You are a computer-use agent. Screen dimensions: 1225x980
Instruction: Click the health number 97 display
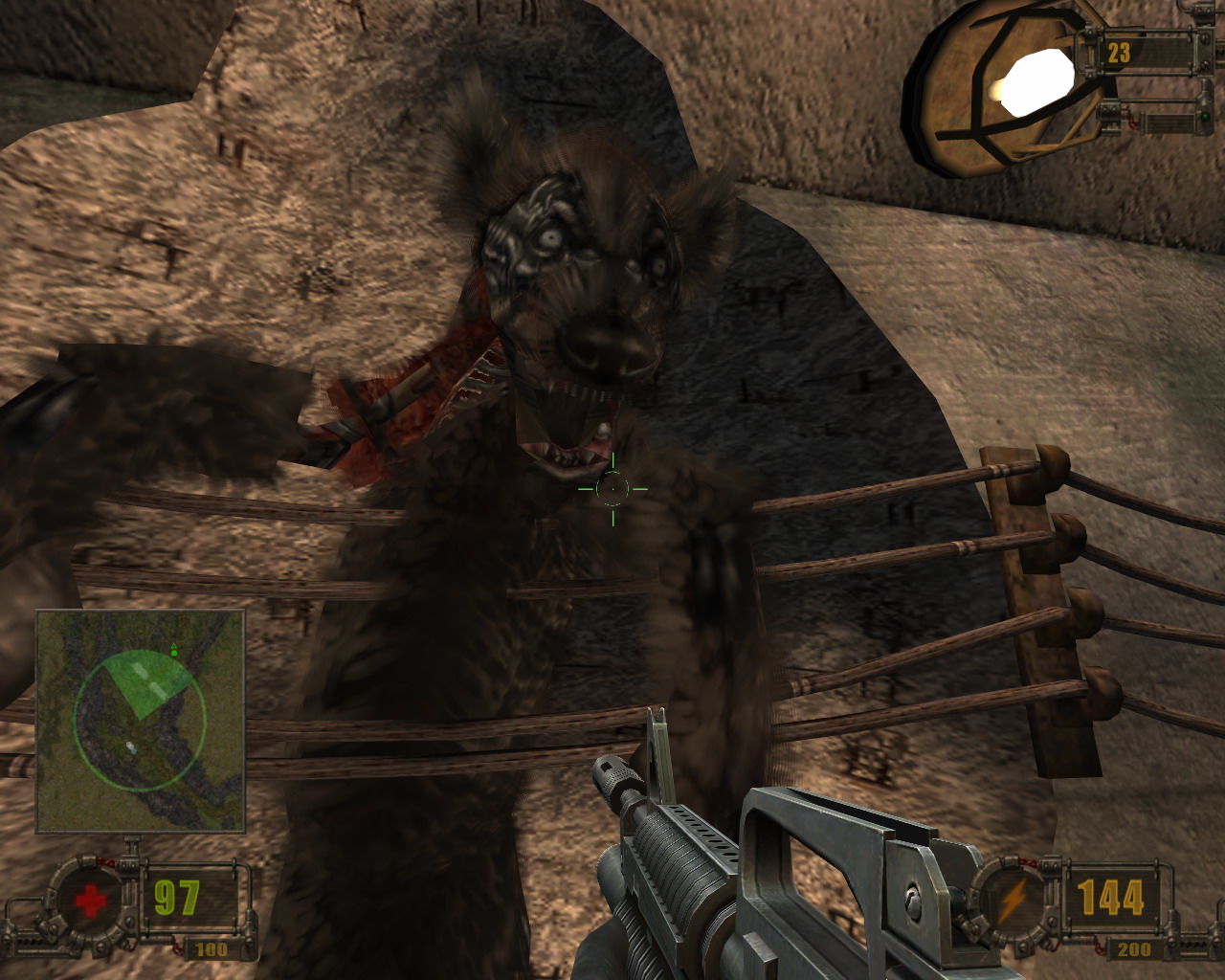click(176, 896)
